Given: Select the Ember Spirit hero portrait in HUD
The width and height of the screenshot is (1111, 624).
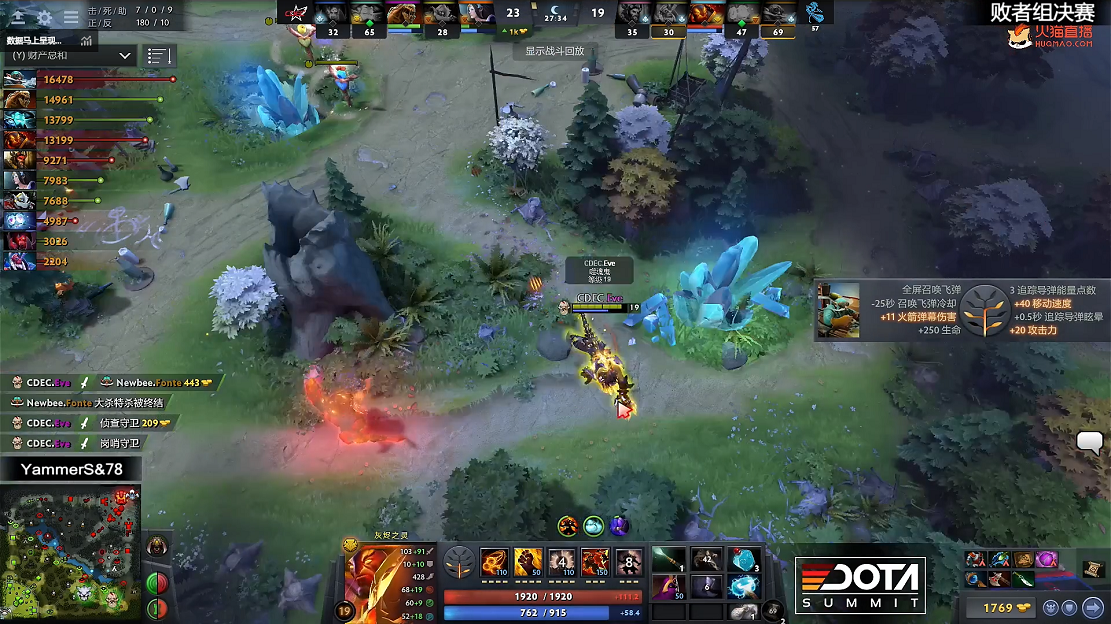Looking at the screenshot, I should (378, 580).
